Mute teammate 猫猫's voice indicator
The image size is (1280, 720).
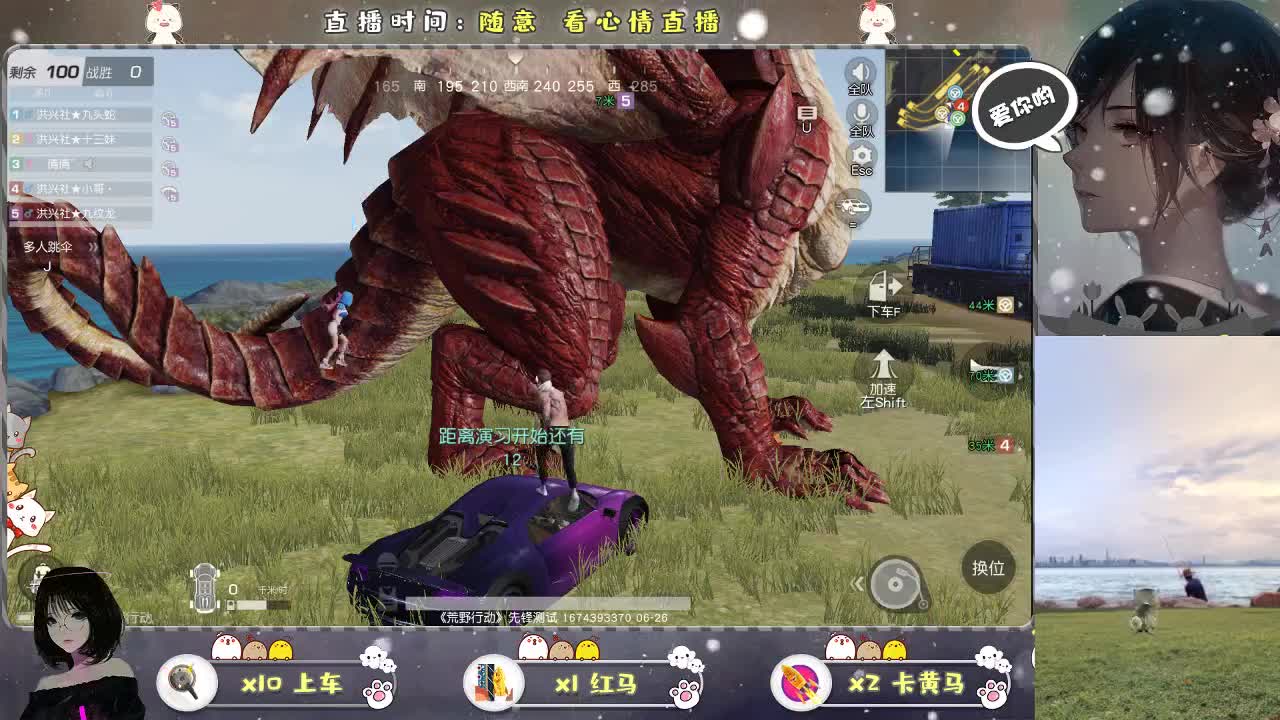(89, 162)
